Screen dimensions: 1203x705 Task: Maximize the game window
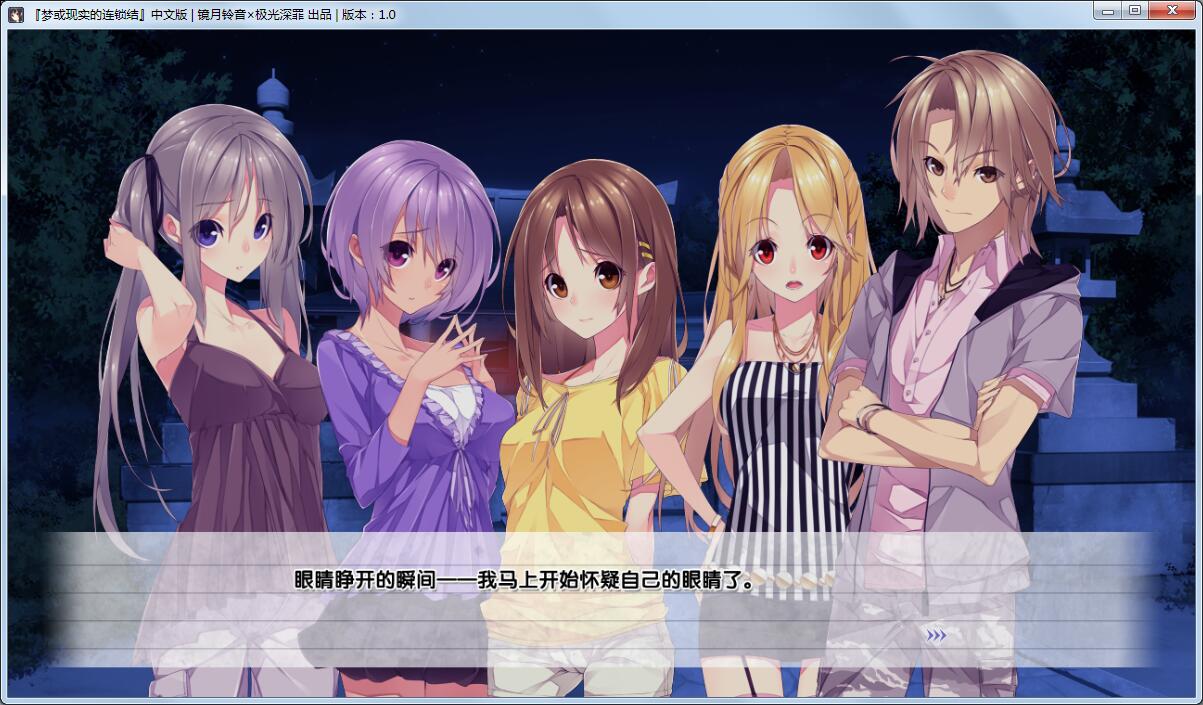1134,10
